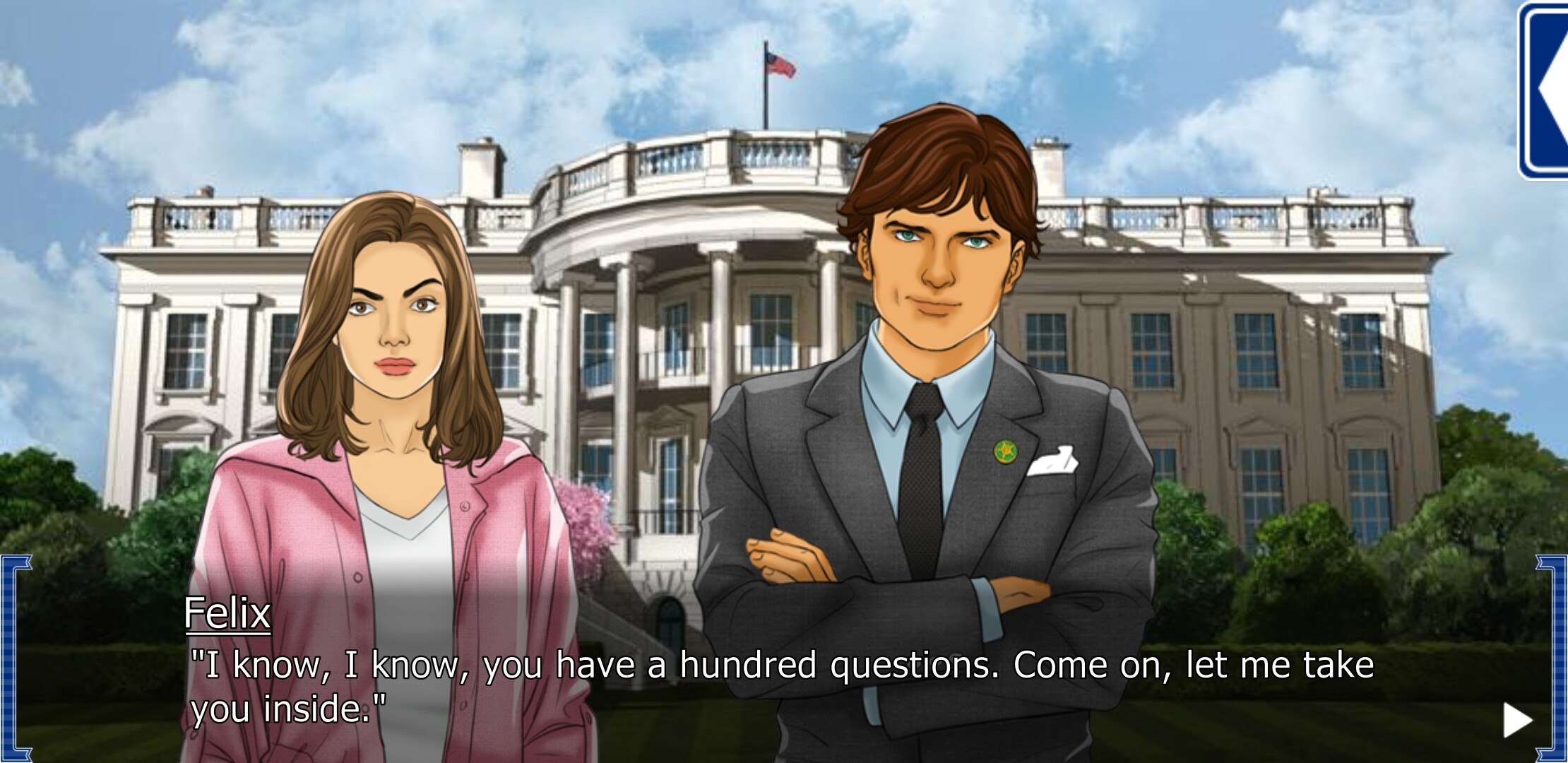Open the blue back-arrow side panel
Screen dimensions: 1568x763
click(x=1548, y=90)
